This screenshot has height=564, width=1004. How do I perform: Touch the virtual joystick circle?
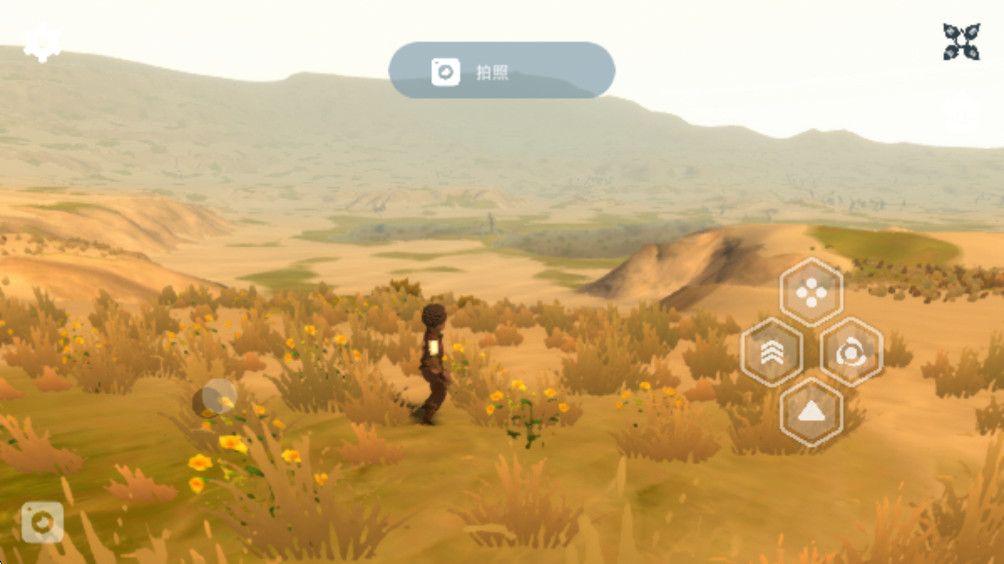click(x=215, y=397)
